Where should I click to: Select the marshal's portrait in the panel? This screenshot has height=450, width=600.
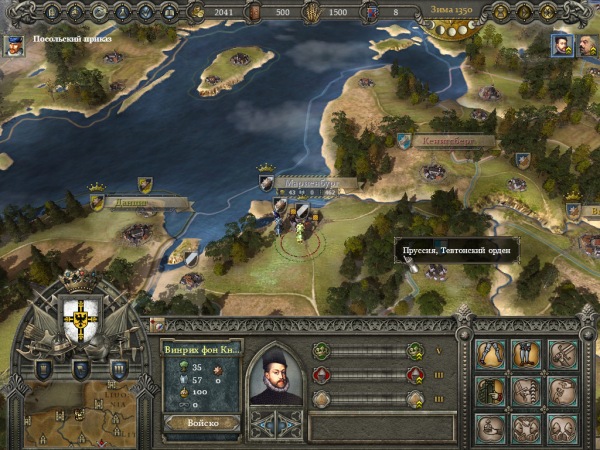[x=275, y=376]
